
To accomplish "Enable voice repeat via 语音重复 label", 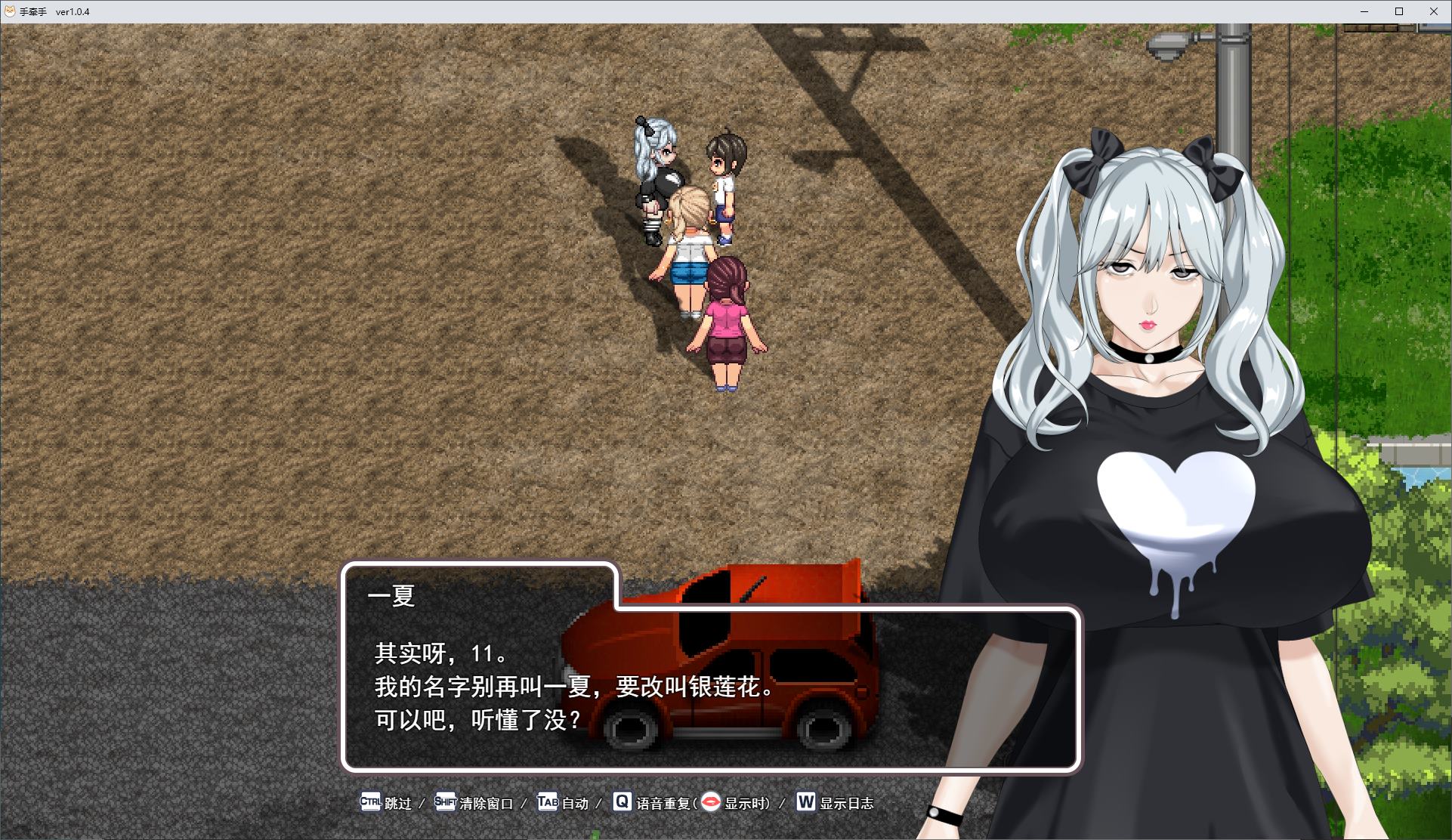I will coord(663,803).
